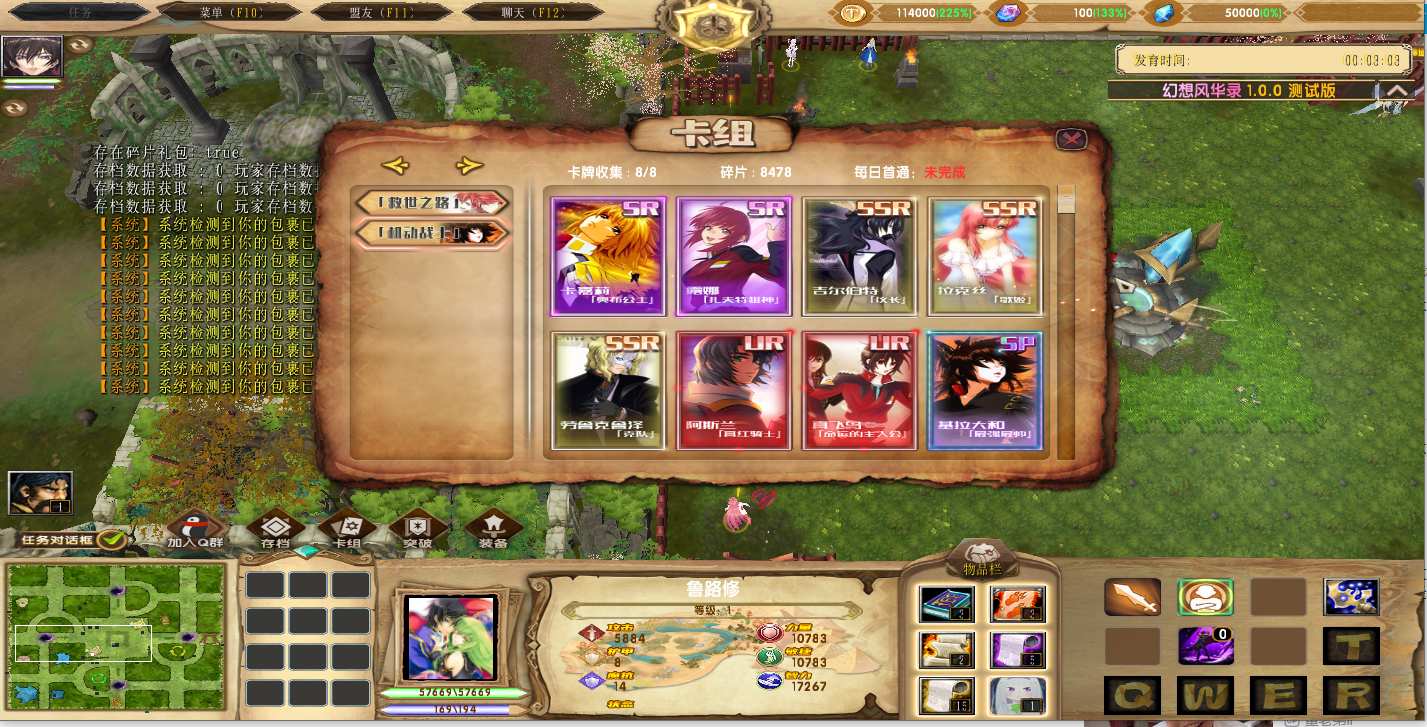The width and height of the screenshot is (1427, 727).
Task: Select the 救世之路 deck category
Action: pyautogui.click(x=432, y=203)
